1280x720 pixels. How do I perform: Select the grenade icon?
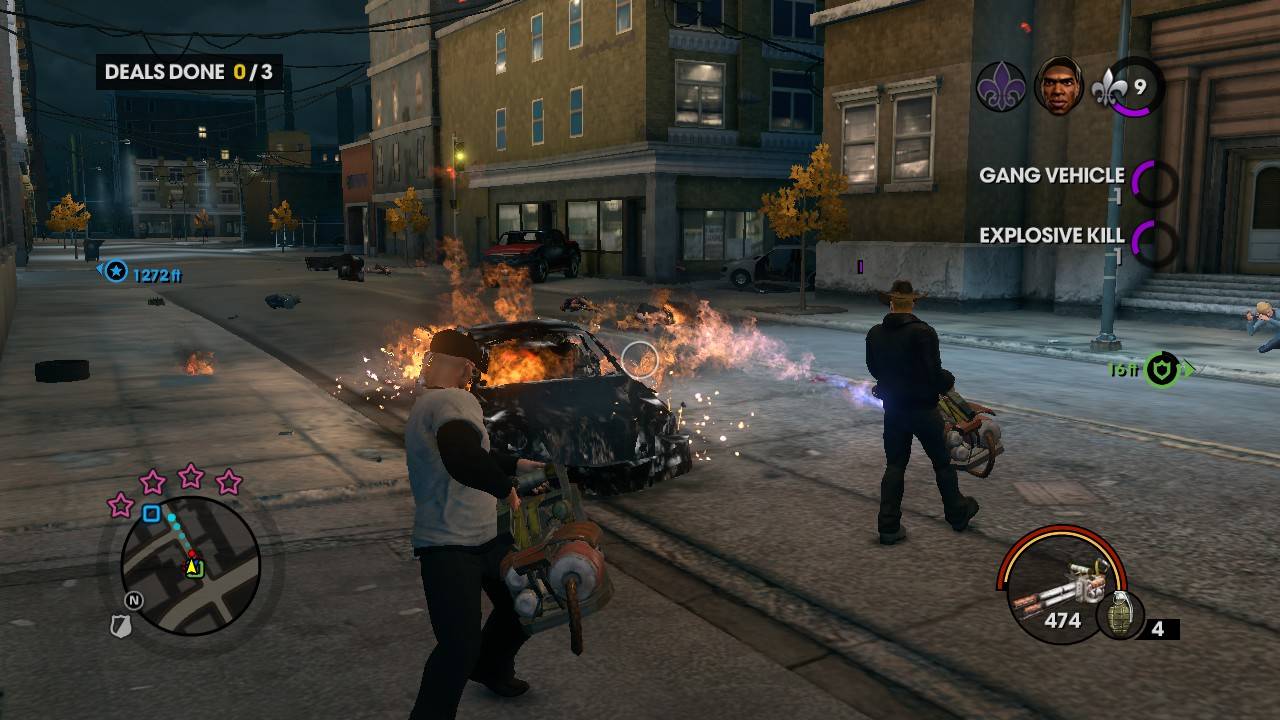point(1119,616)
